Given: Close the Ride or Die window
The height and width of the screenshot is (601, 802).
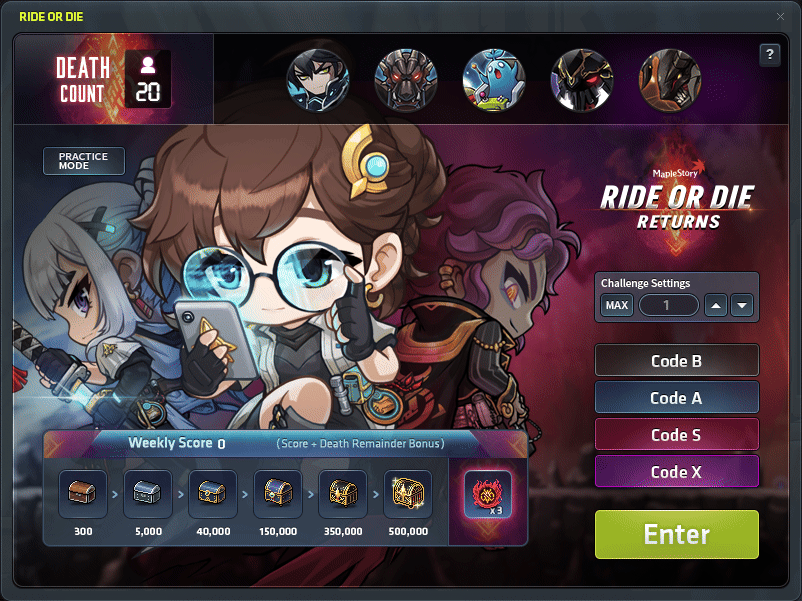Looking at the screenshot, I should [780, 16].
